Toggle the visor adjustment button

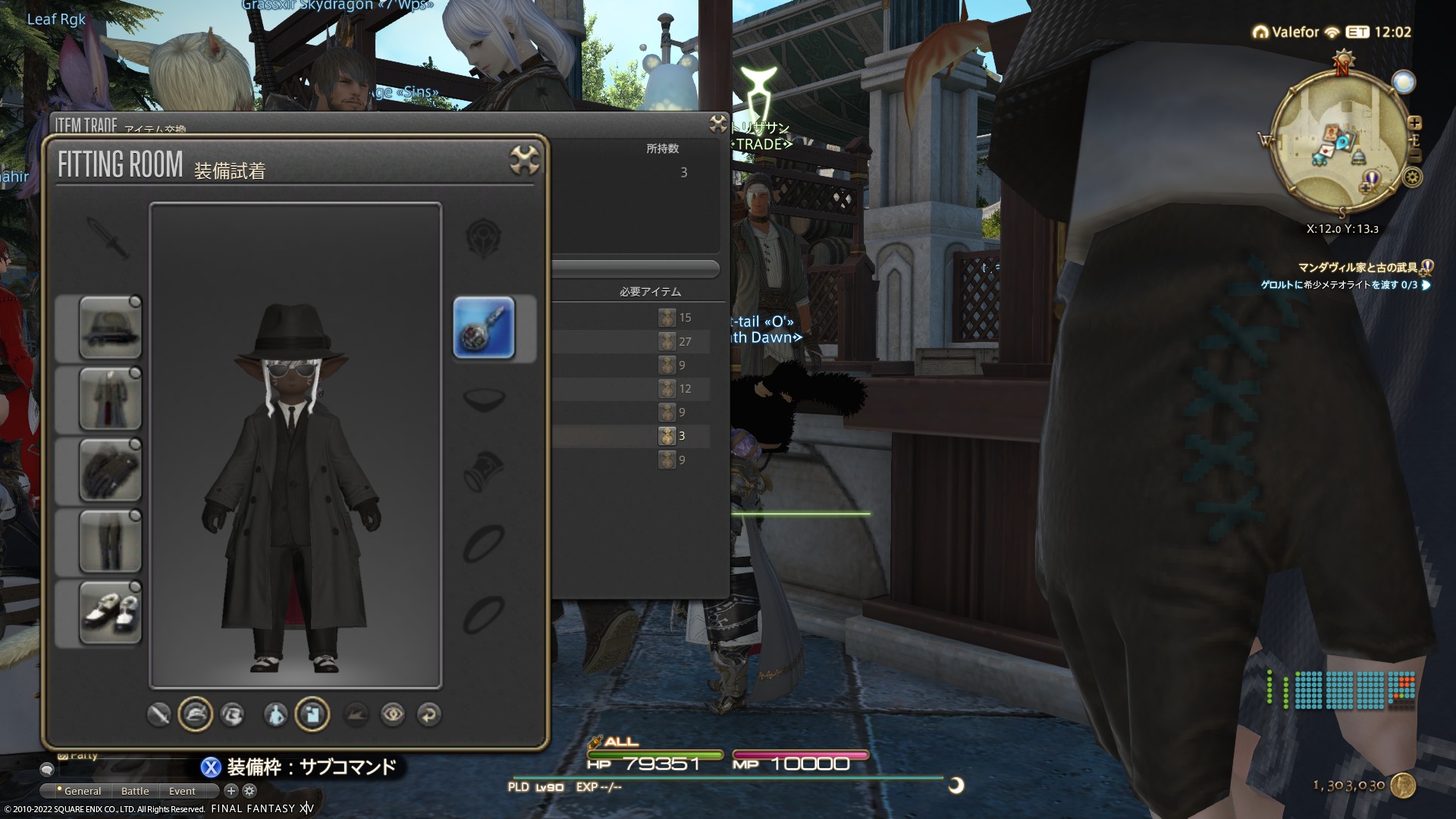(x=232, y=714)
